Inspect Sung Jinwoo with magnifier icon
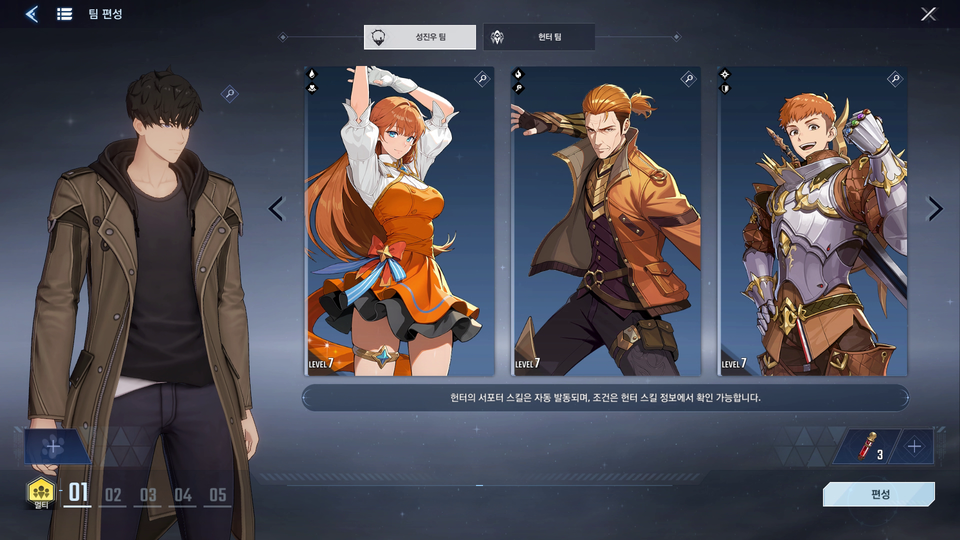The height and width of the screenshot is (540, 960). [230, 94]
